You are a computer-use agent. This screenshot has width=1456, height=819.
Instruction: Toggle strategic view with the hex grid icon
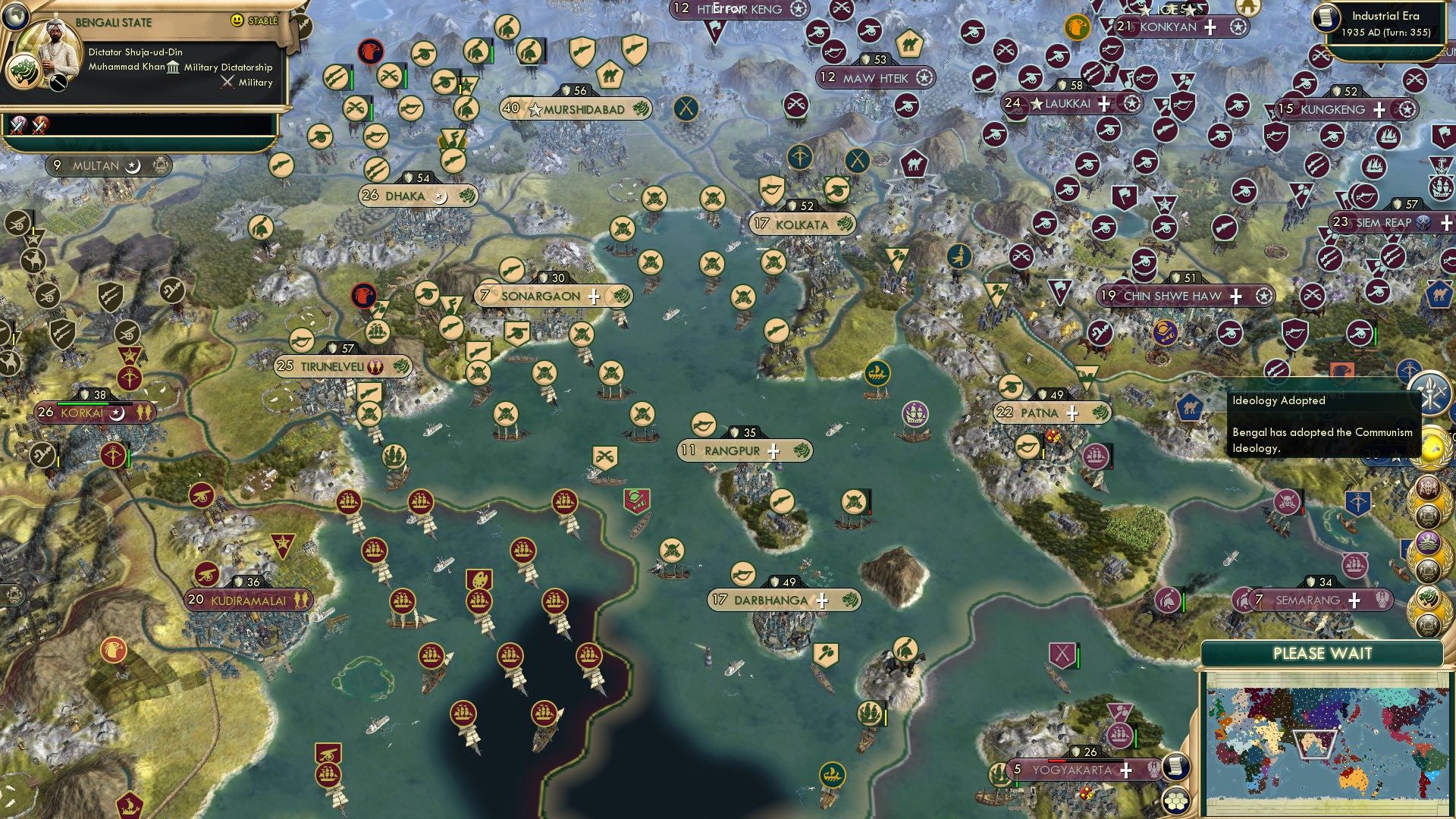1176,802
